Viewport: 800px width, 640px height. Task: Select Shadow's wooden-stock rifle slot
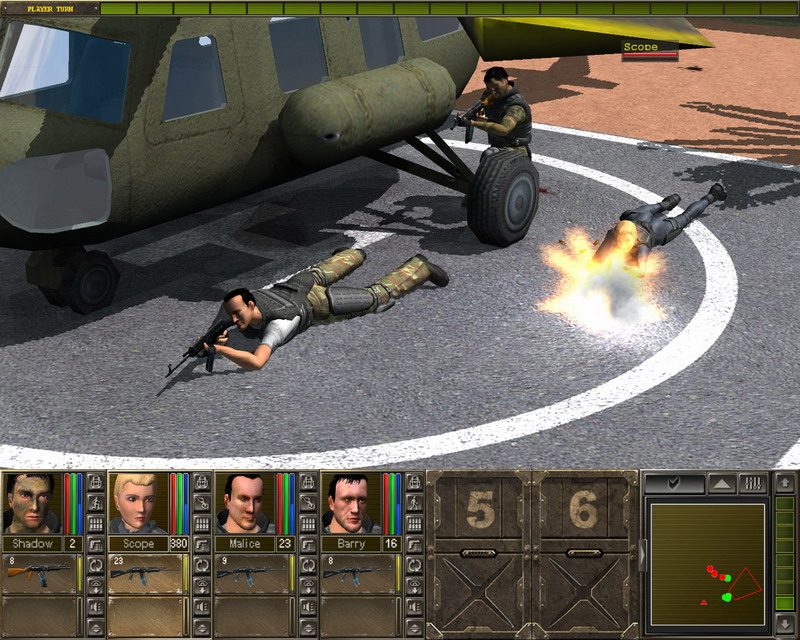click(39, 573)
